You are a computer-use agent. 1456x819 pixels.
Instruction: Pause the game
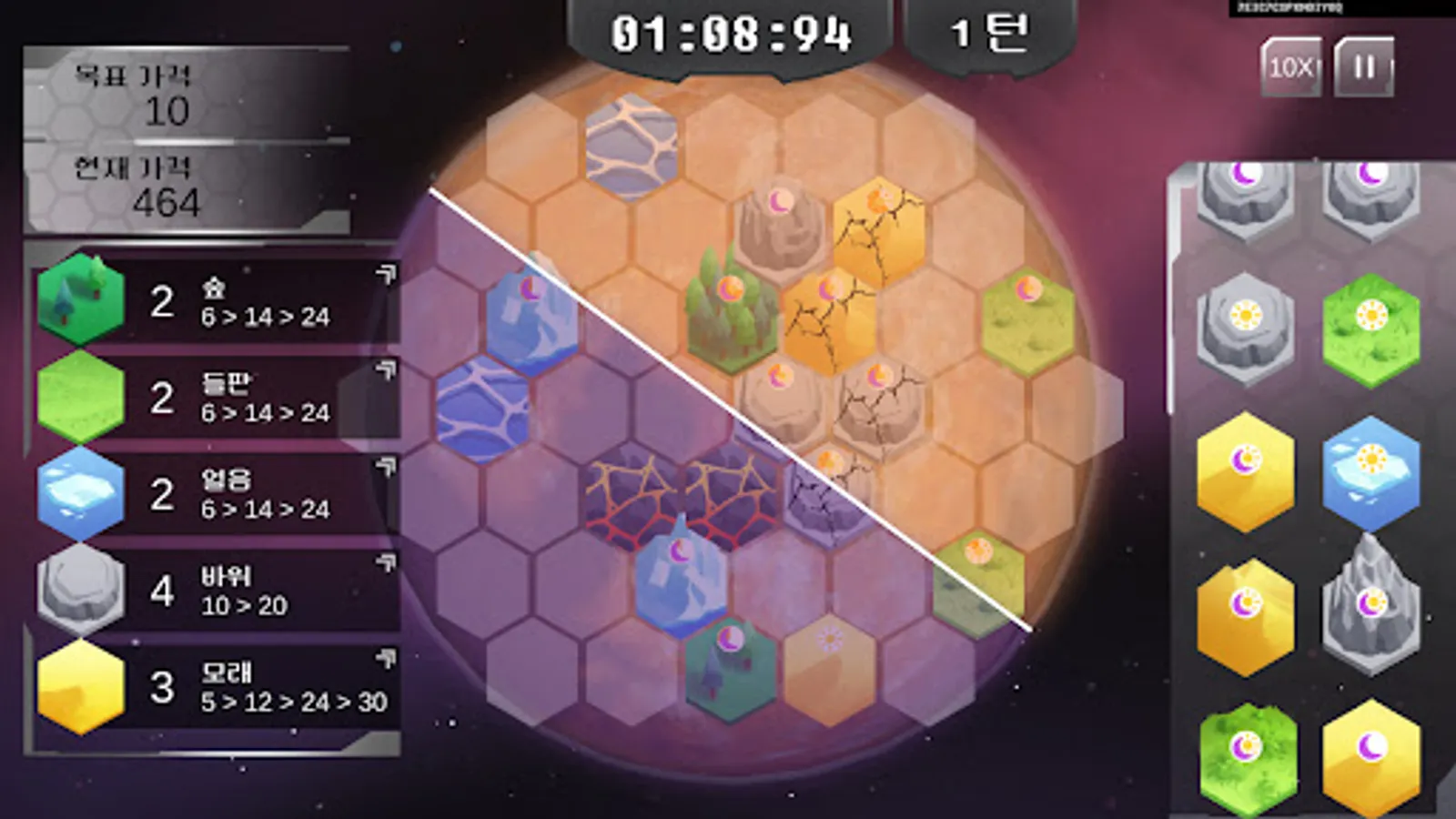[x=1362, y=67]
